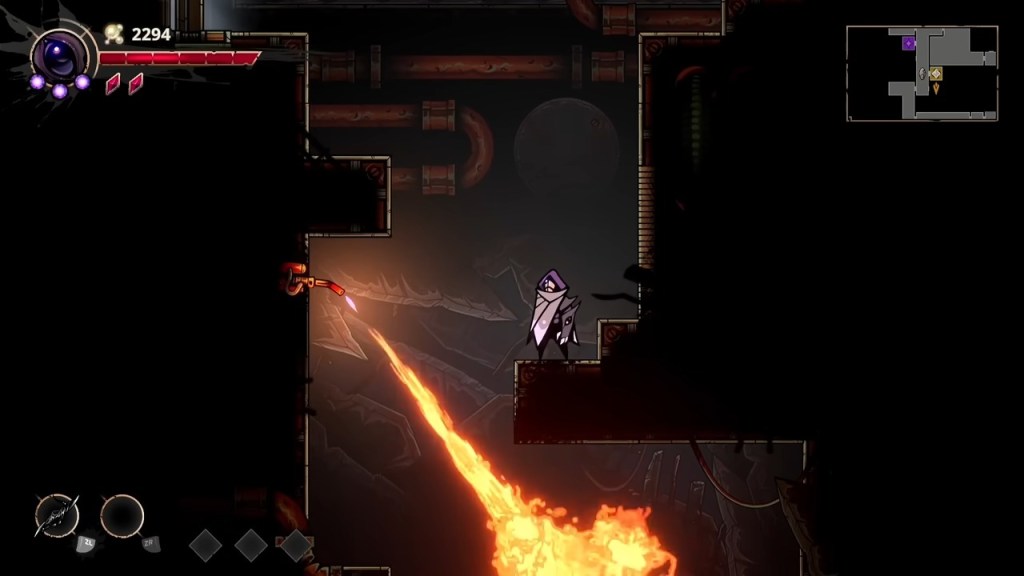Open the minimap
The height and width of the screenshot is (576, 1024).
point(922,73)
